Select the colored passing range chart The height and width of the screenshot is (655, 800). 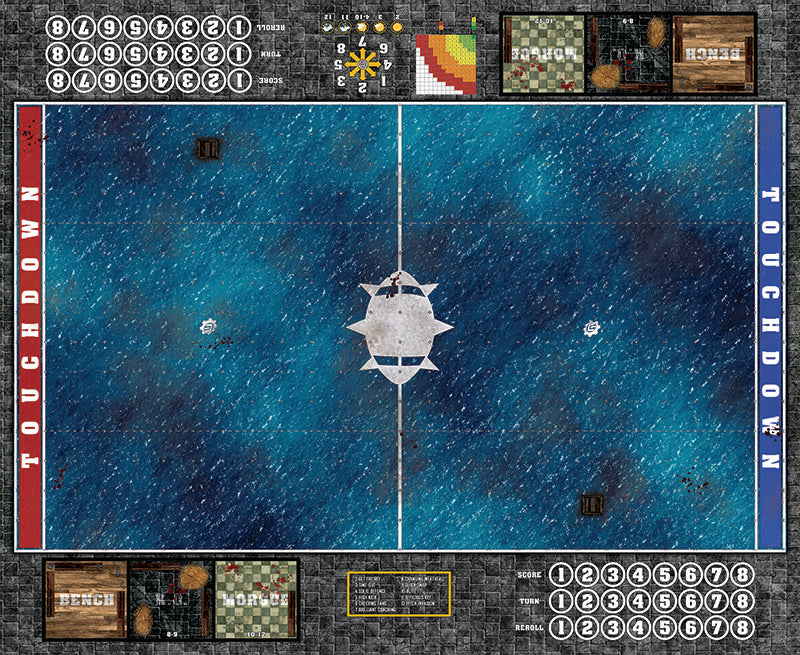click(x=446, y=62)
